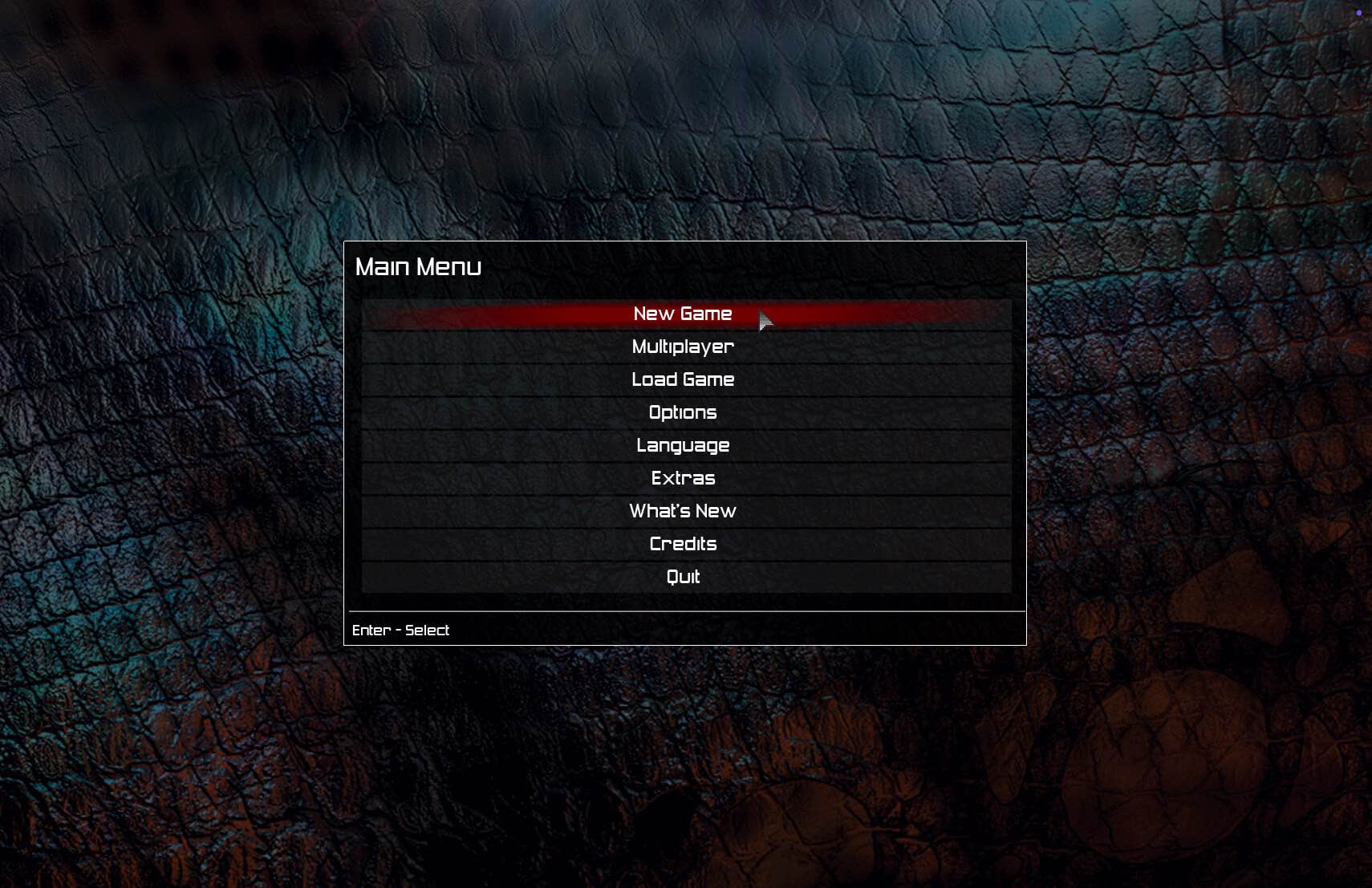Click the Load Game button

683,379
